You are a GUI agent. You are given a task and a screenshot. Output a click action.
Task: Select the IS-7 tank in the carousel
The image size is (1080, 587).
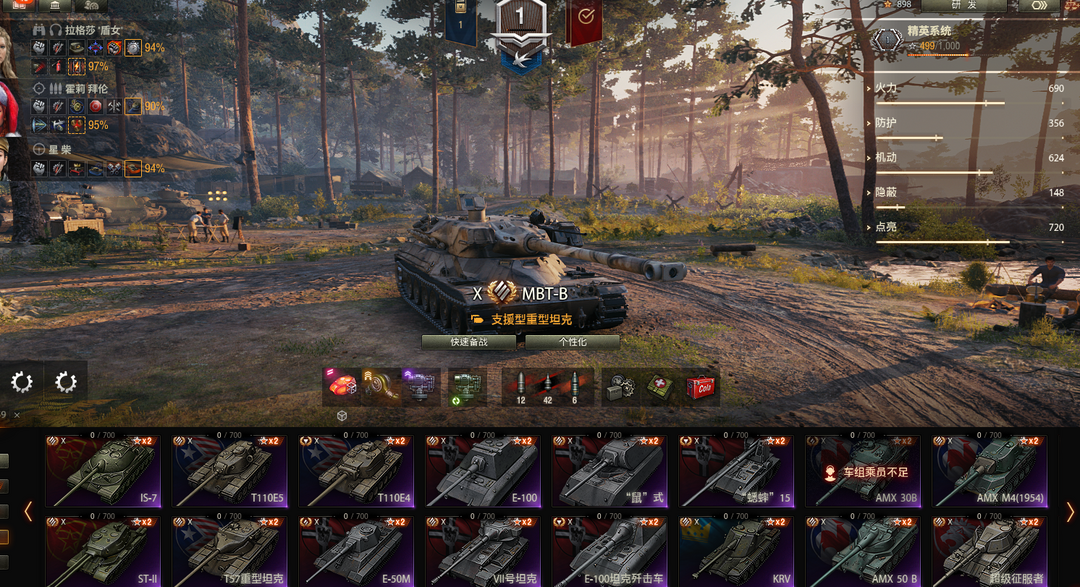point(102,471)
